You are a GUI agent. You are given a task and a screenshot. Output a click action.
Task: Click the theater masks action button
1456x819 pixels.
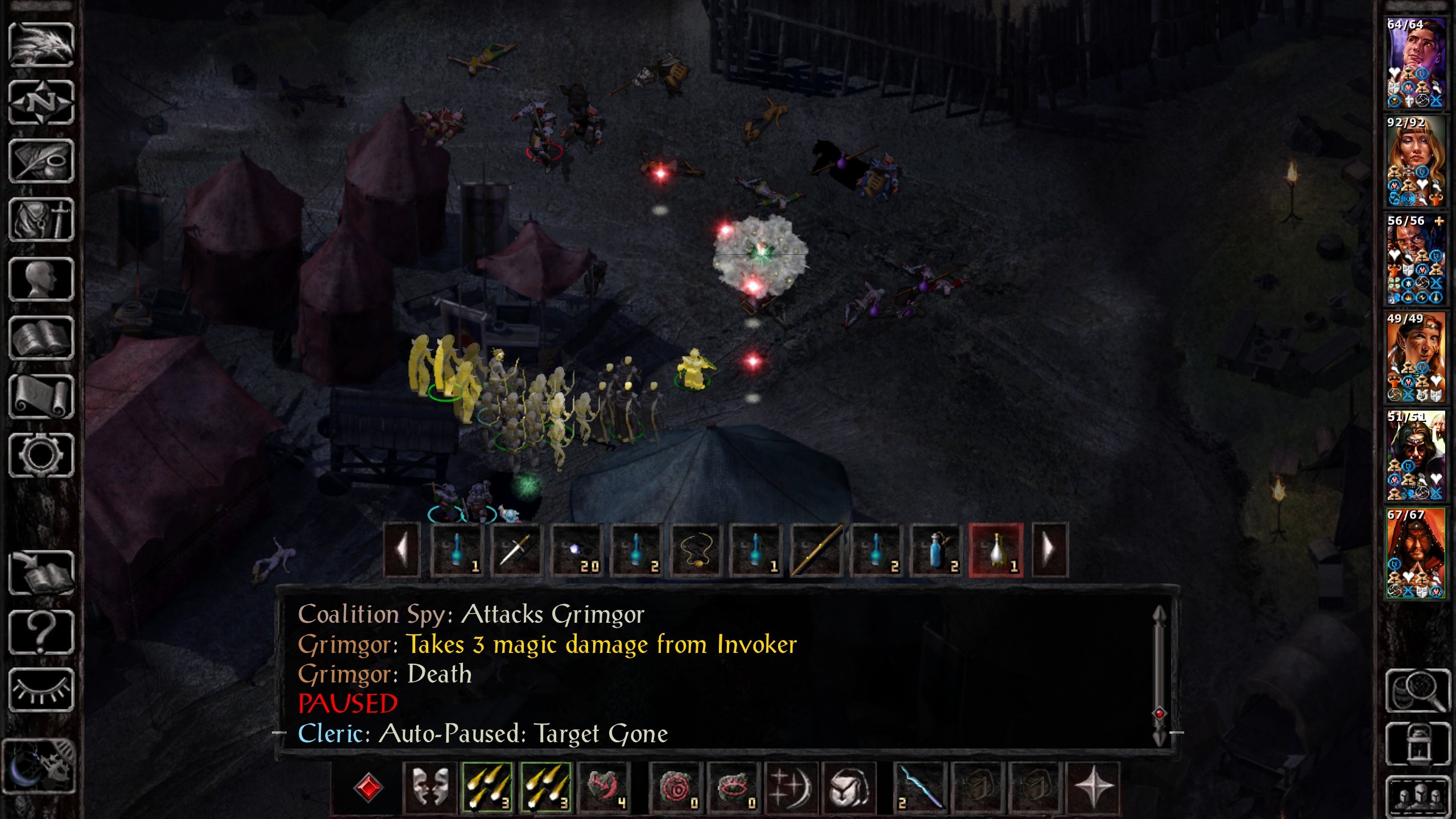point(429,788)
